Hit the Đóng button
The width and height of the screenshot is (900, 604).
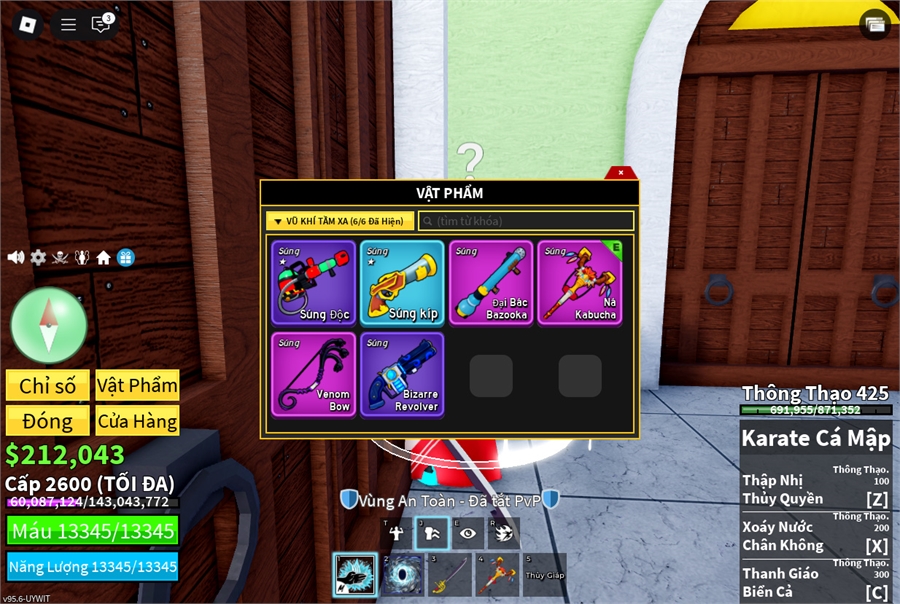tap(47, 420)
